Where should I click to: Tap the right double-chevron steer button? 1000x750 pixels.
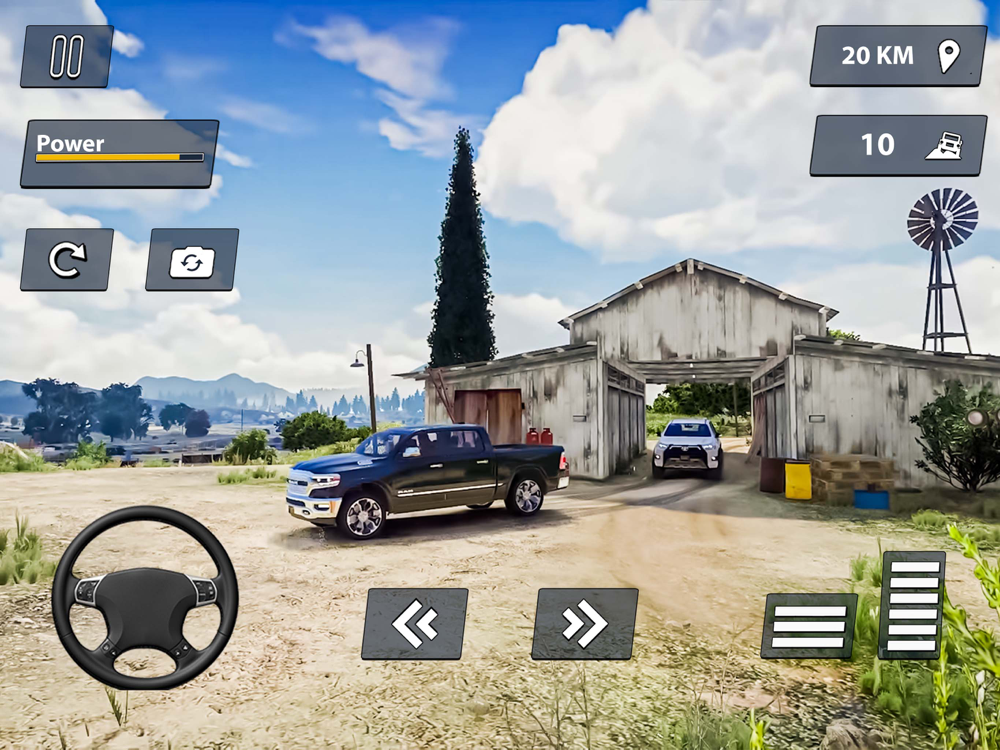click(x=585, y=624)
